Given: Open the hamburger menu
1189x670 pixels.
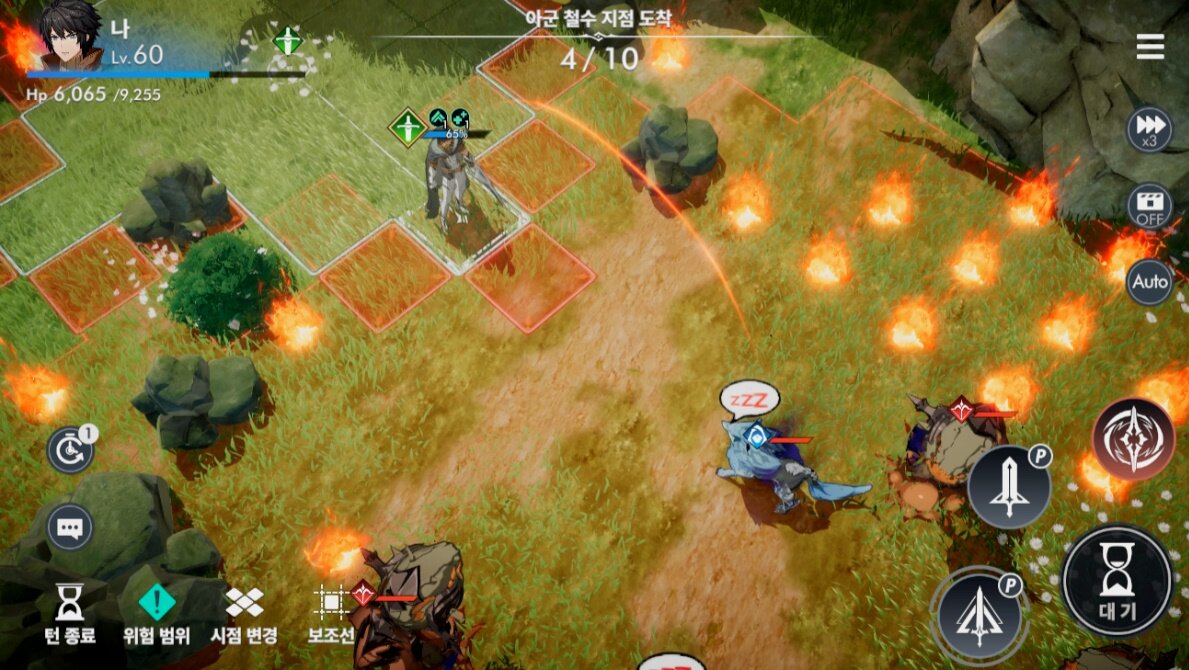Looking at the screenshot, I should [x=1150, y=47].
